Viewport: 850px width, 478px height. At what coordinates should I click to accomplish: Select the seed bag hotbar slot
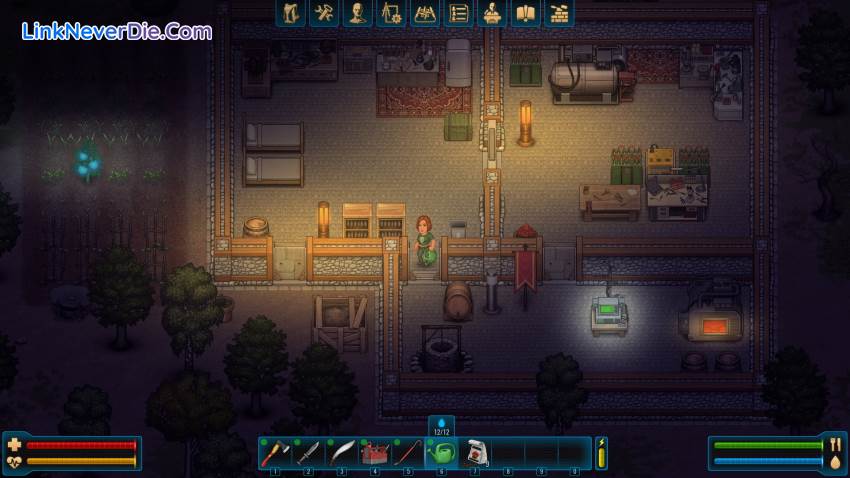click(475, 453)
